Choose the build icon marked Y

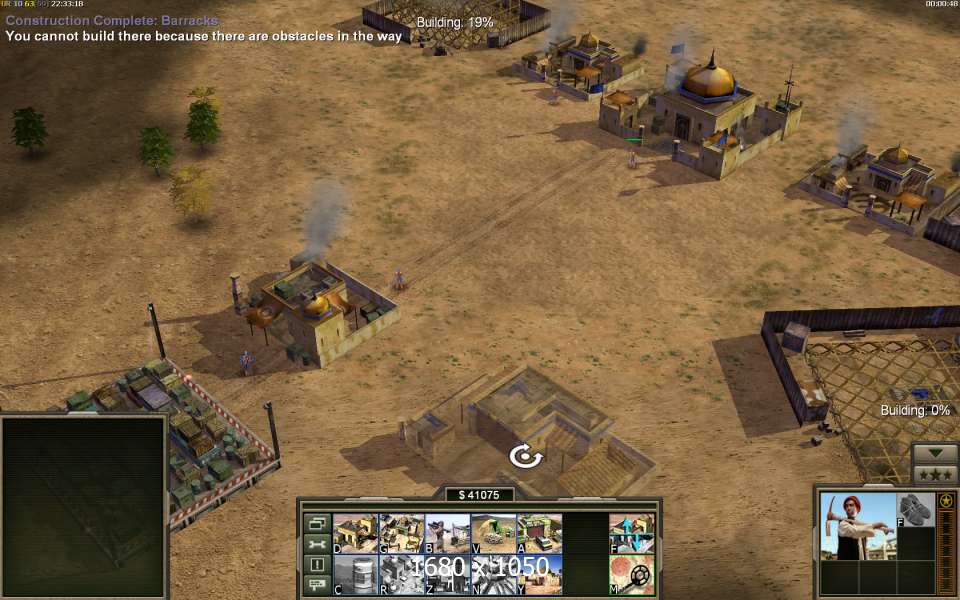(539, 575)
